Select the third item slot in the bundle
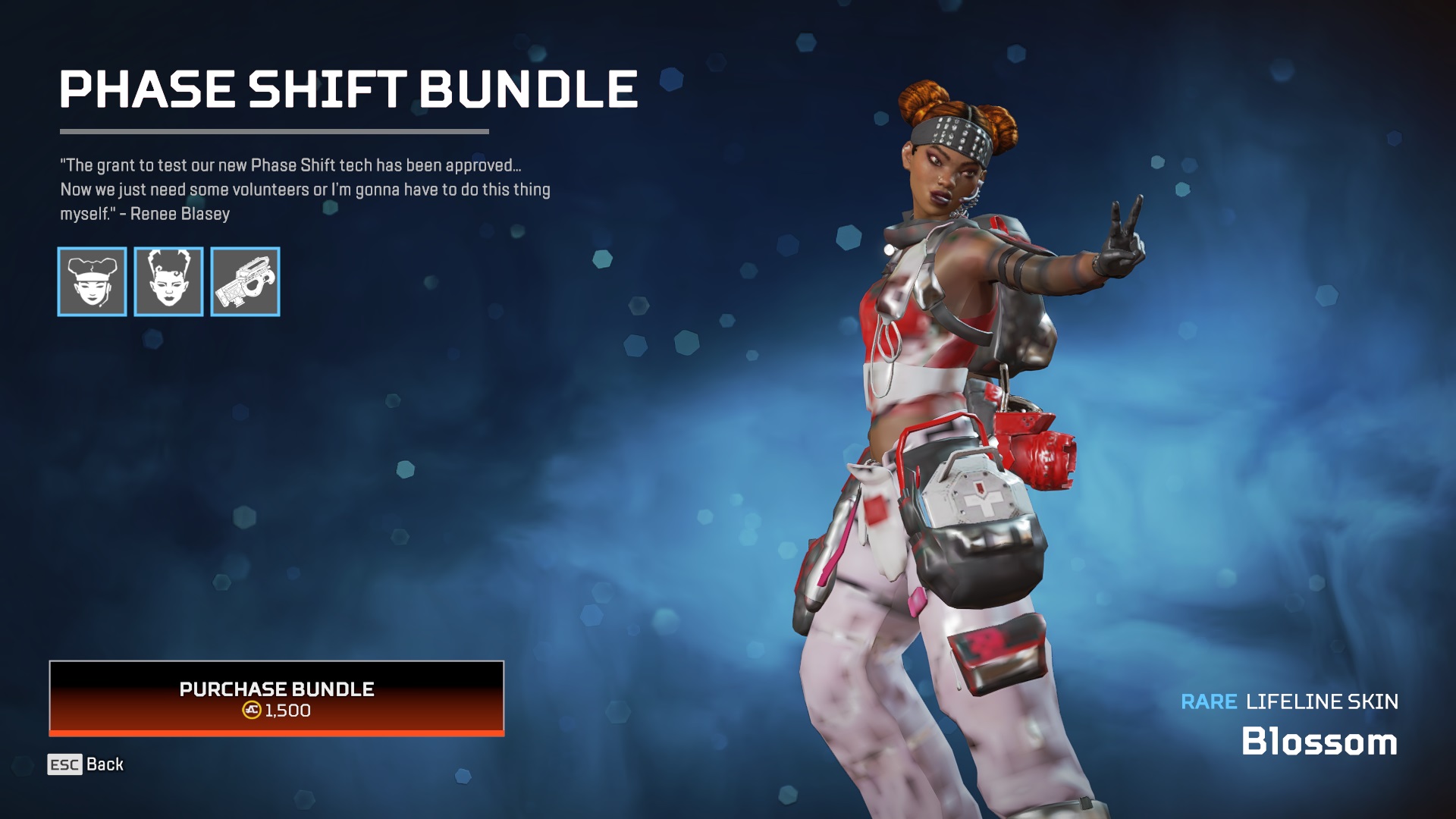1456x819 pixels. (244, 282)
